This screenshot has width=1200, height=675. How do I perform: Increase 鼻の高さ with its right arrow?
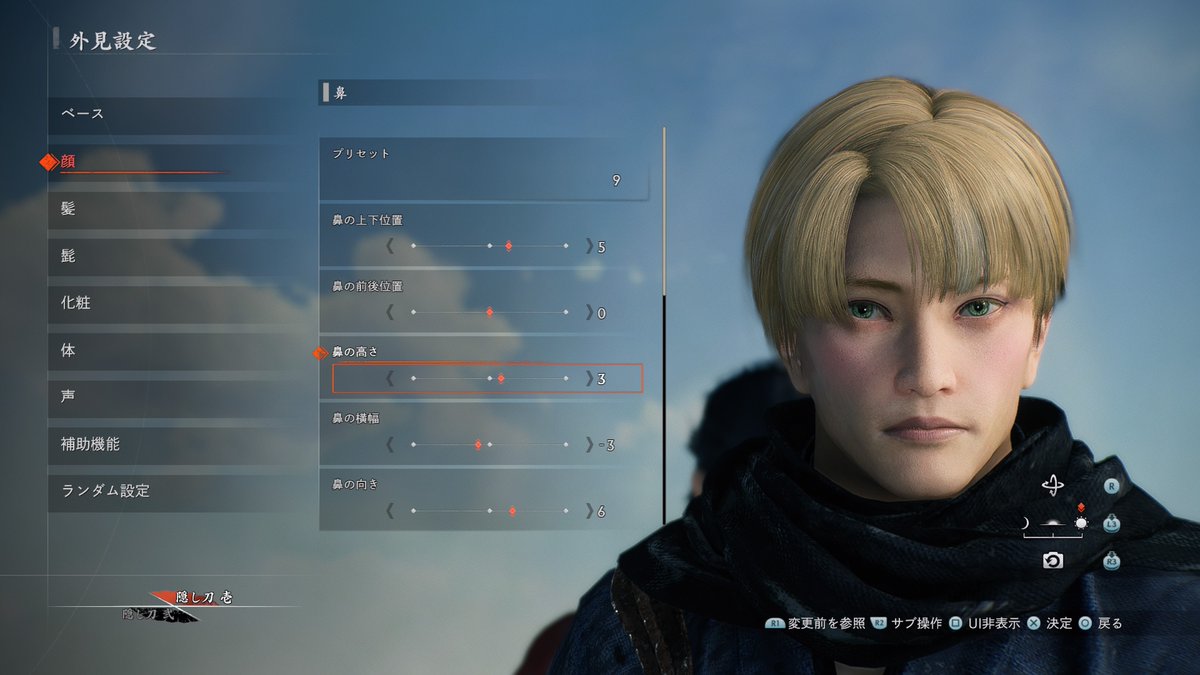(x=588, y=379)
